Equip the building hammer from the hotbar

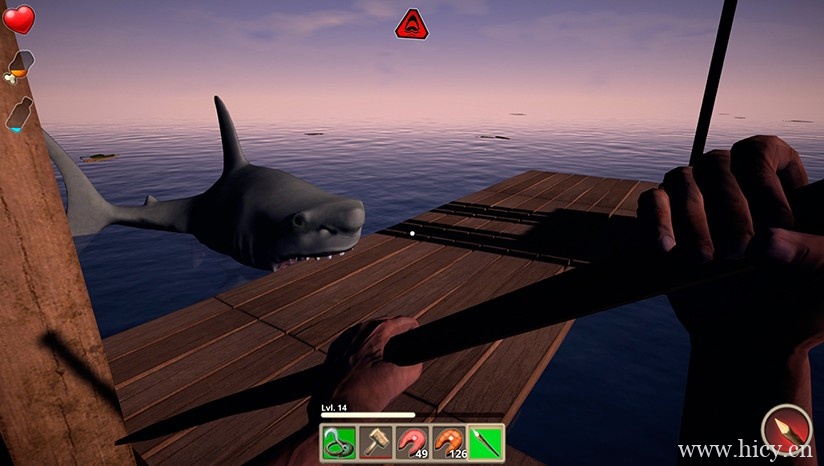tap(375, 442)
